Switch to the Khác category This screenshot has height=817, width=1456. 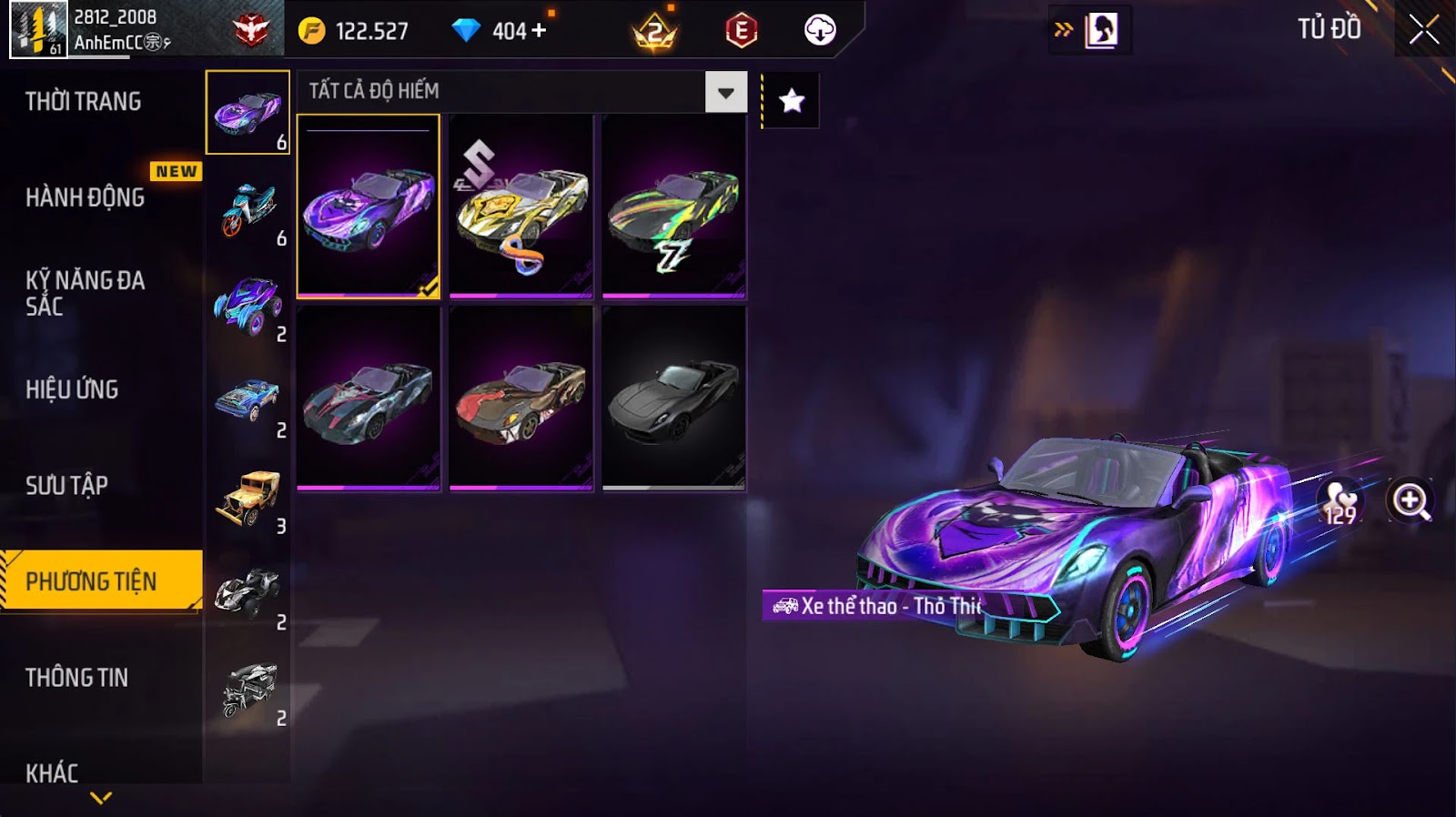(x=52, y=772)
